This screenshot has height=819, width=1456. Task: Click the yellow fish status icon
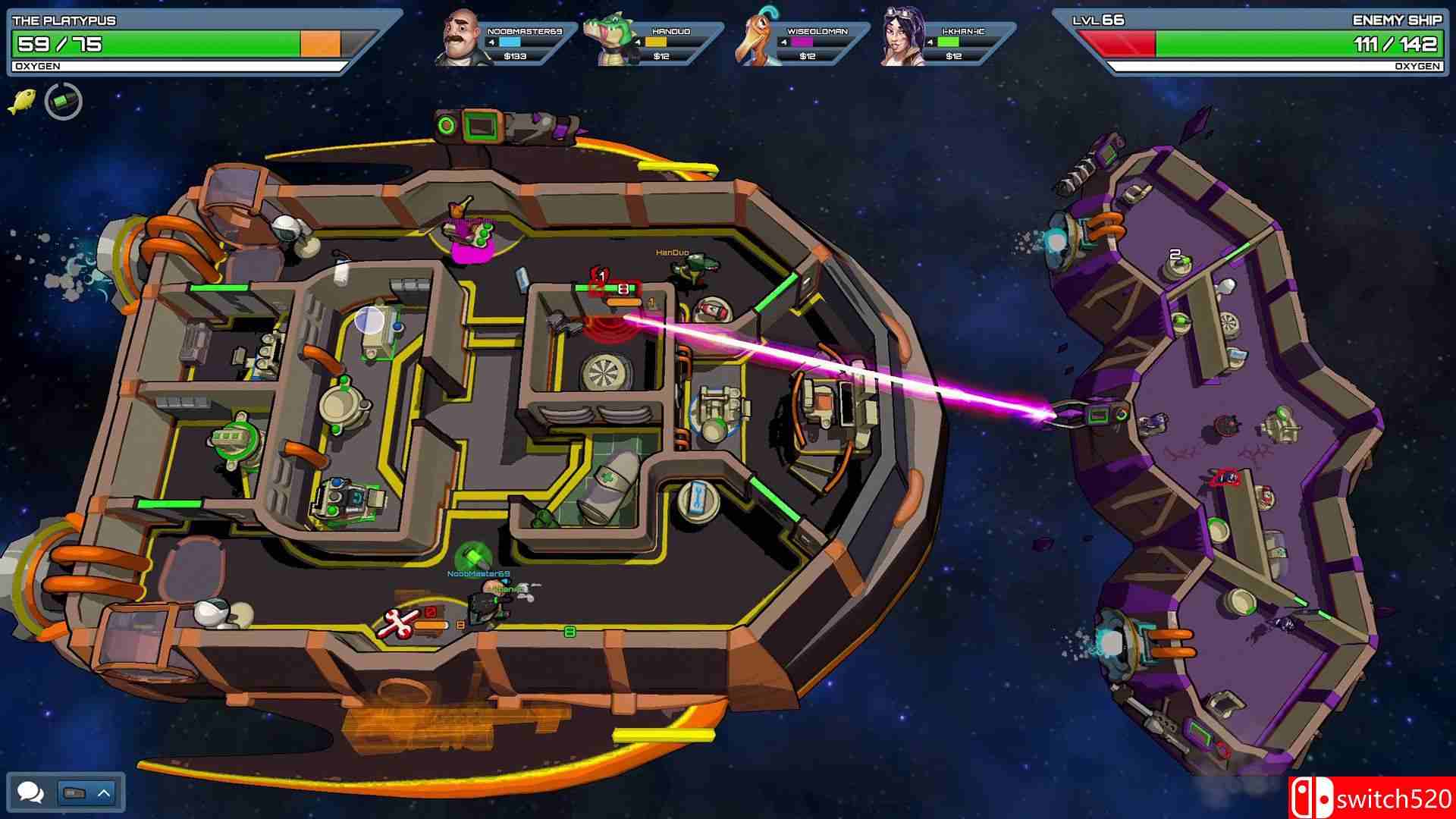click(x=22, y=101)
